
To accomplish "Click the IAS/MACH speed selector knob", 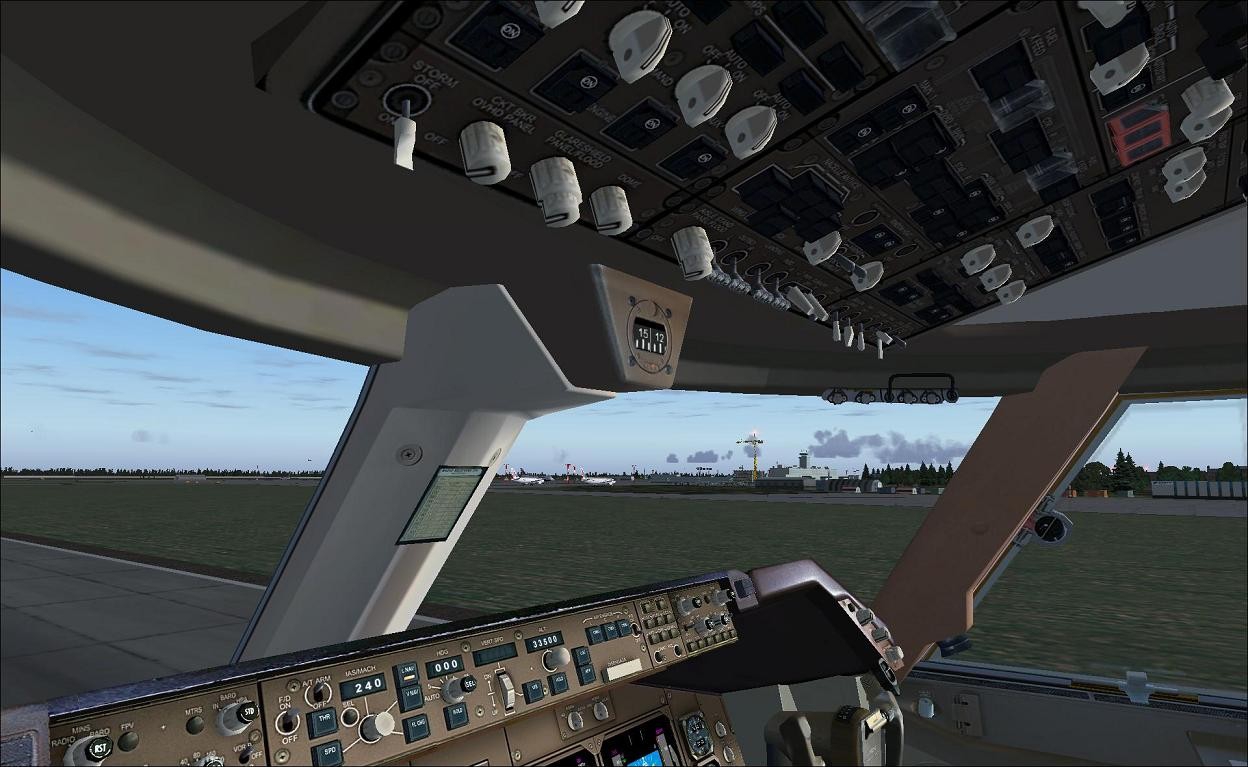I will 377,726.
